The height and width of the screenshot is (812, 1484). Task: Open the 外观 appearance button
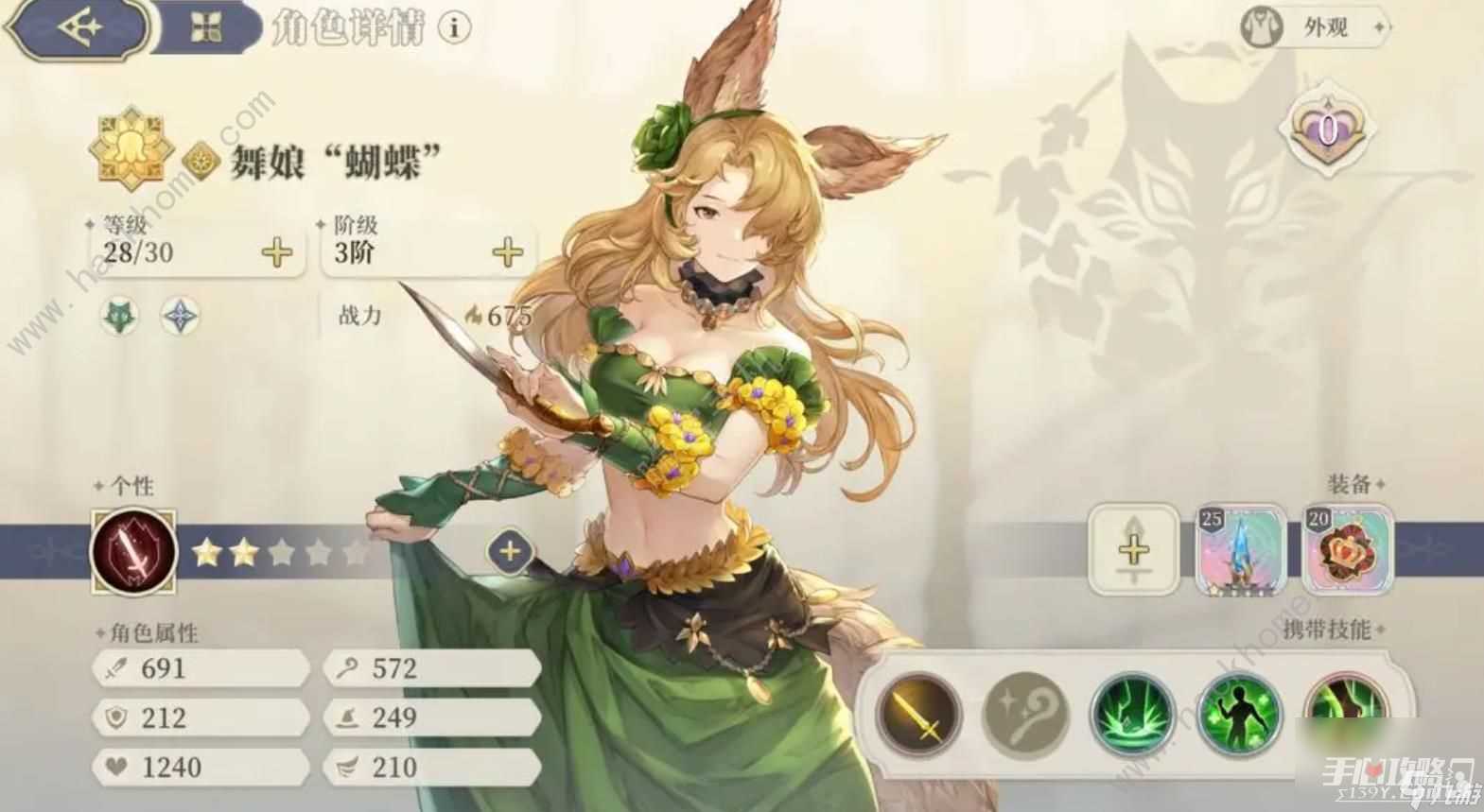(x=1314, y=28)
